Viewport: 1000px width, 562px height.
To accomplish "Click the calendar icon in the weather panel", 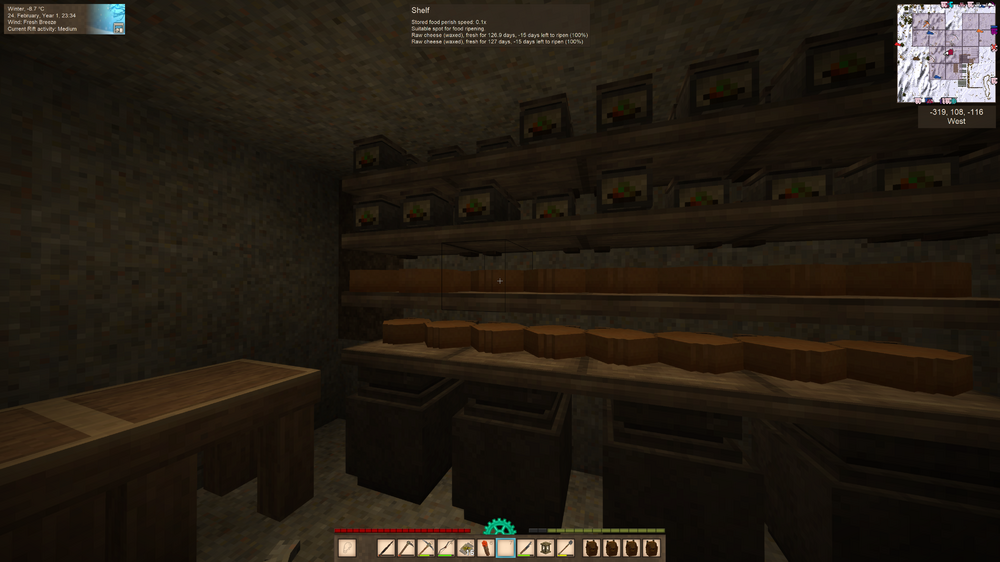I will point(119,29).
